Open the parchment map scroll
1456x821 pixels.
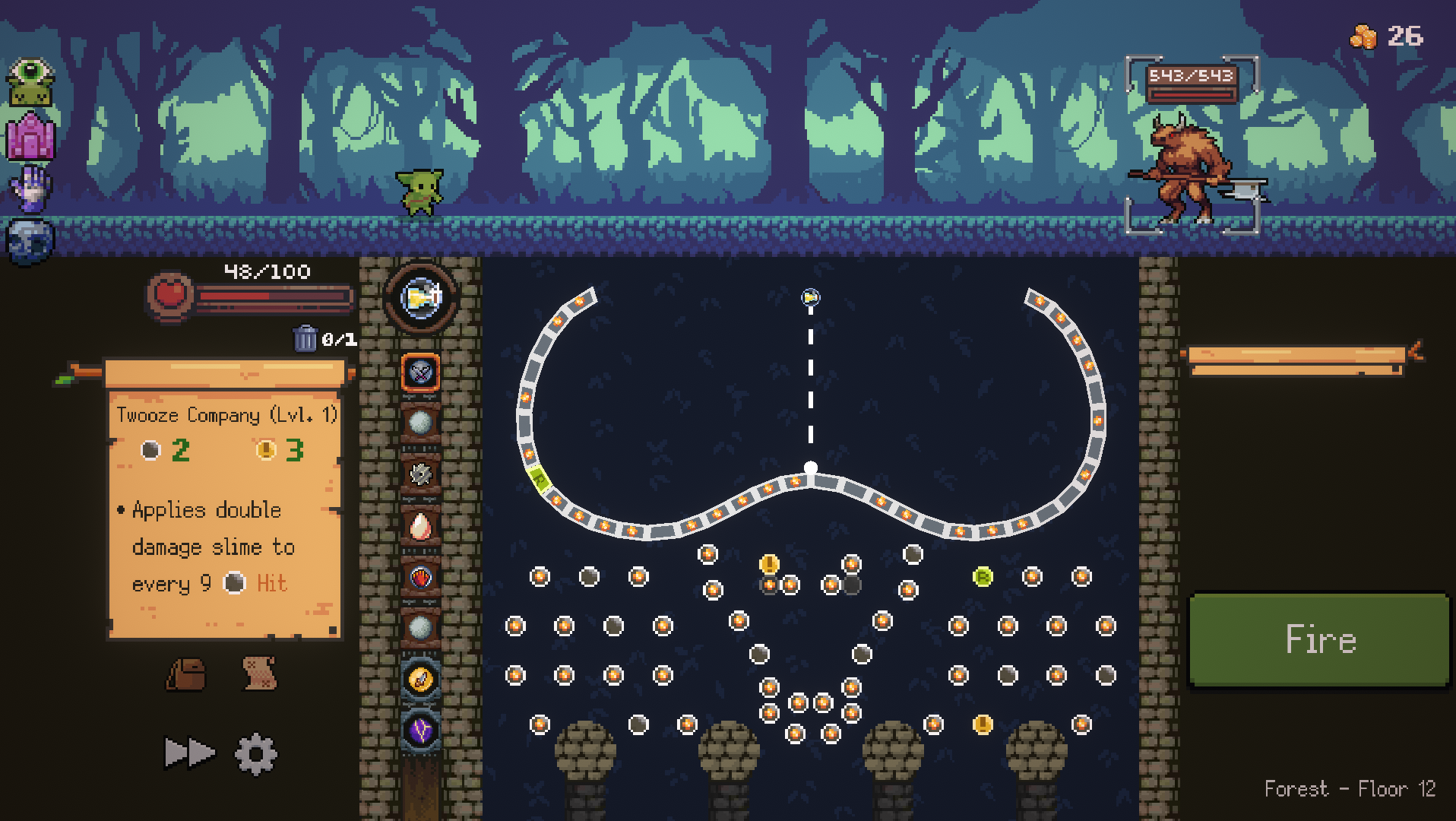coord(259,674)
